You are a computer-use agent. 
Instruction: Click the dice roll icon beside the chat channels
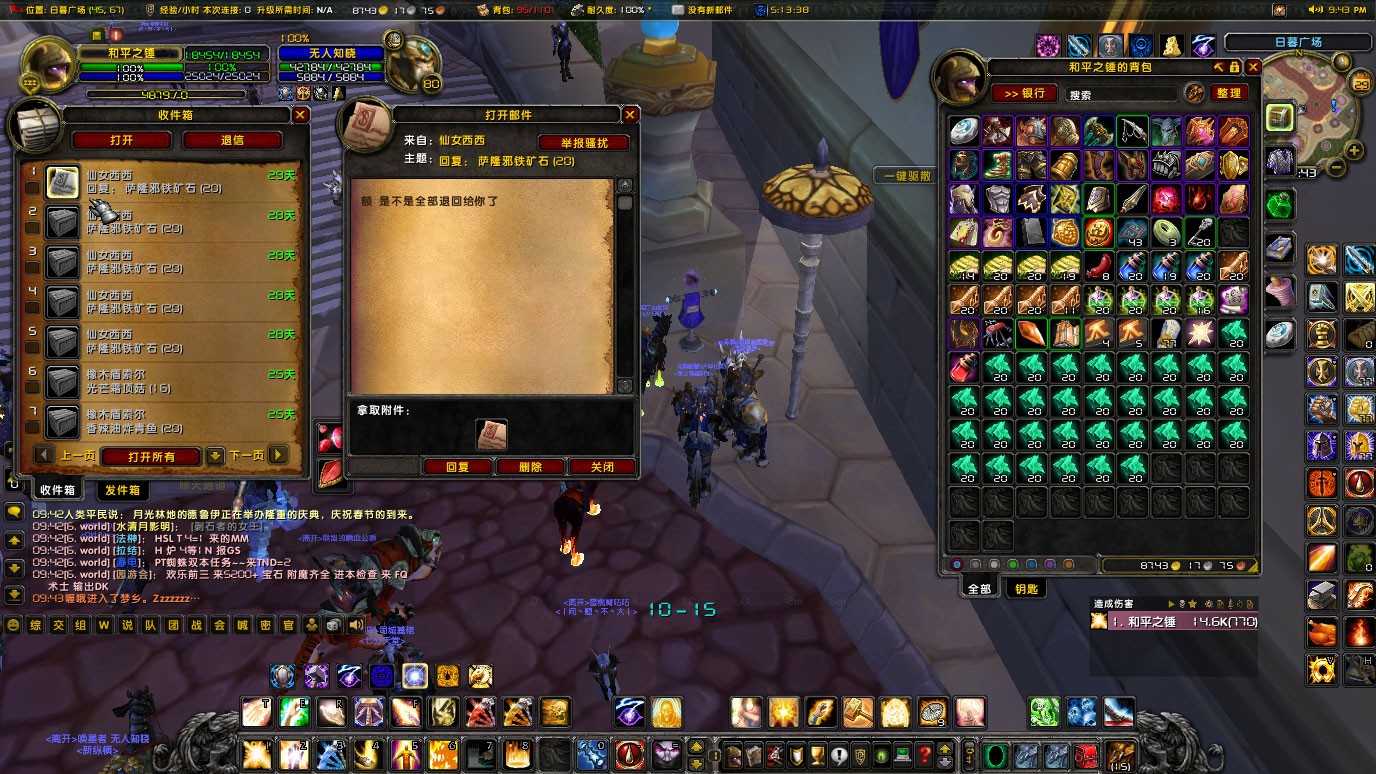point(333,625)
